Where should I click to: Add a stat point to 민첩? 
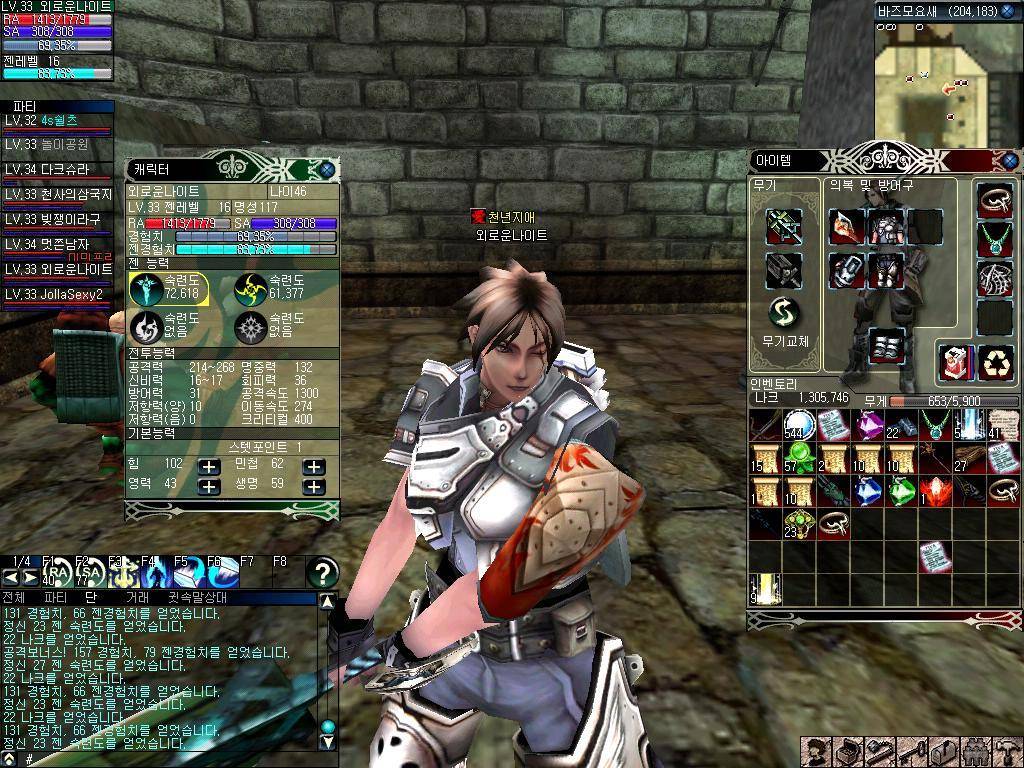[x=314, y=466]
